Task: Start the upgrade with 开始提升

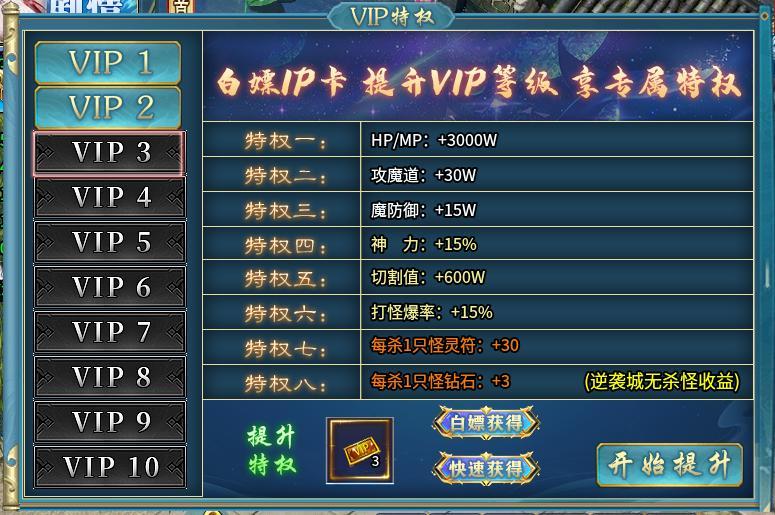Action: 669,465
